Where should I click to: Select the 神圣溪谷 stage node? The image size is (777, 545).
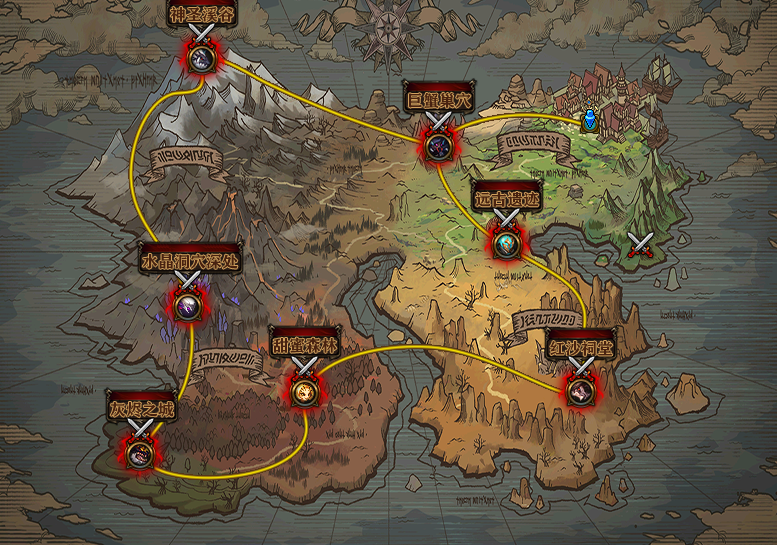pyautogui.click(x=202, y=56)
